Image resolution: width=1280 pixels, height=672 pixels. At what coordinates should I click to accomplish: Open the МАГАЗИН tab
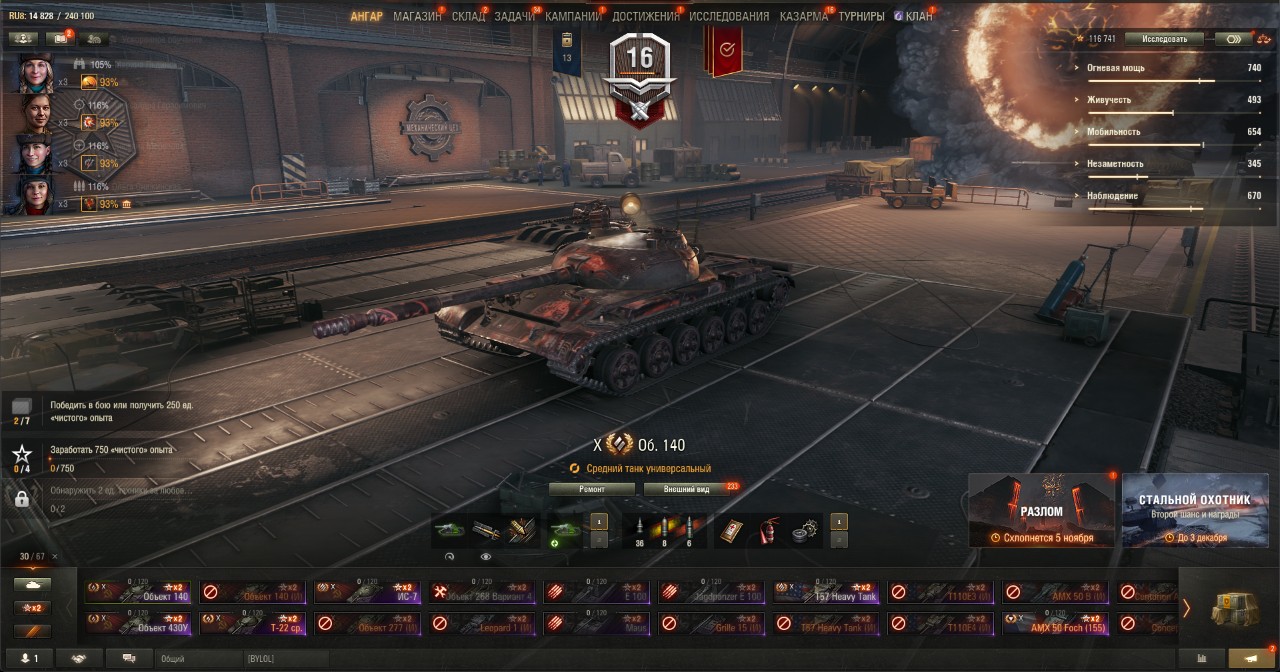tap(417, 16)
